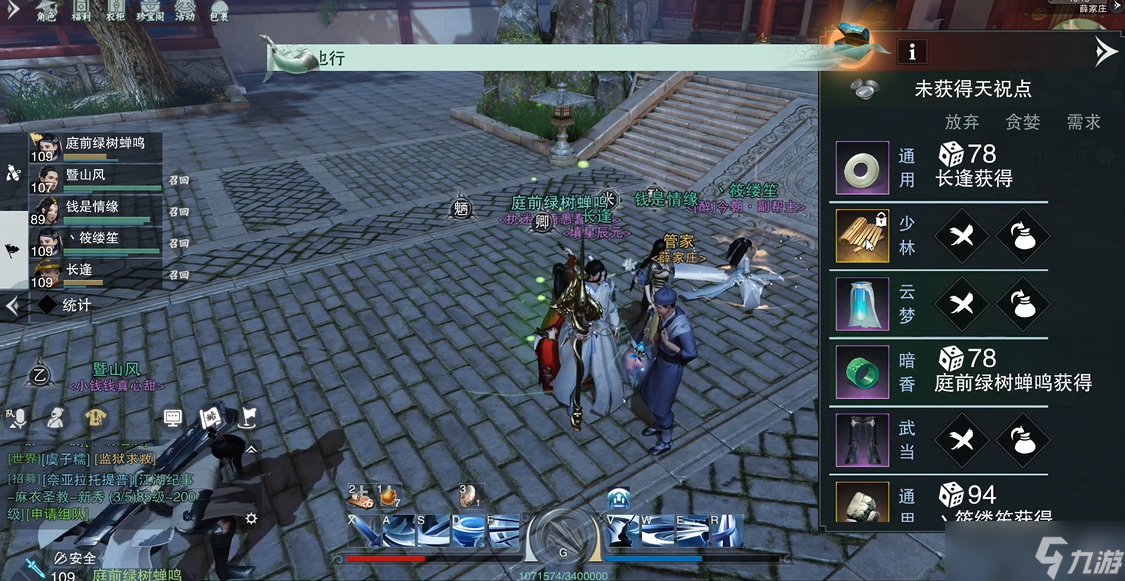Viewport: 1125px width, 581px height.
Task: Open the 活动 events menu
Action: [x=185, y=11]
